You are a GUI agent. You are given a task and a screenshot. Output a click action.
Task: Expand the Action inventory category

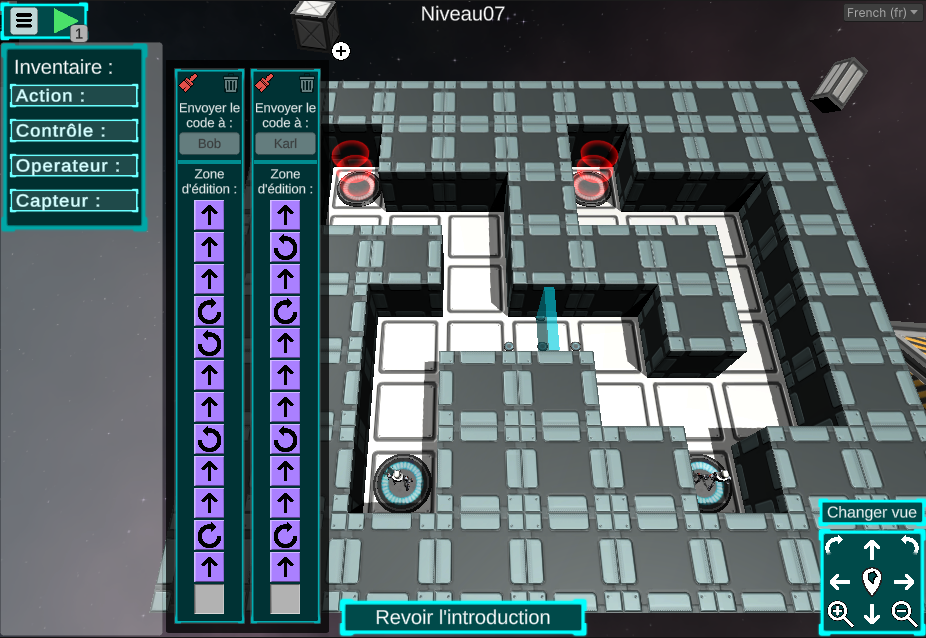pos(74,96)
